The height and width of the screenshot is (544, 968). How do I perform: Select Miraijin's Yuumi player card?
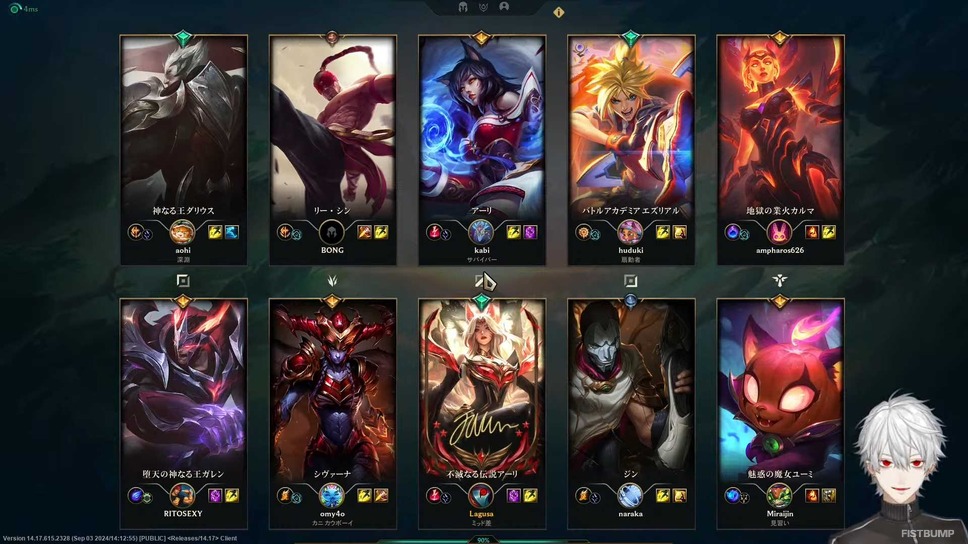[x=780, y=390]
